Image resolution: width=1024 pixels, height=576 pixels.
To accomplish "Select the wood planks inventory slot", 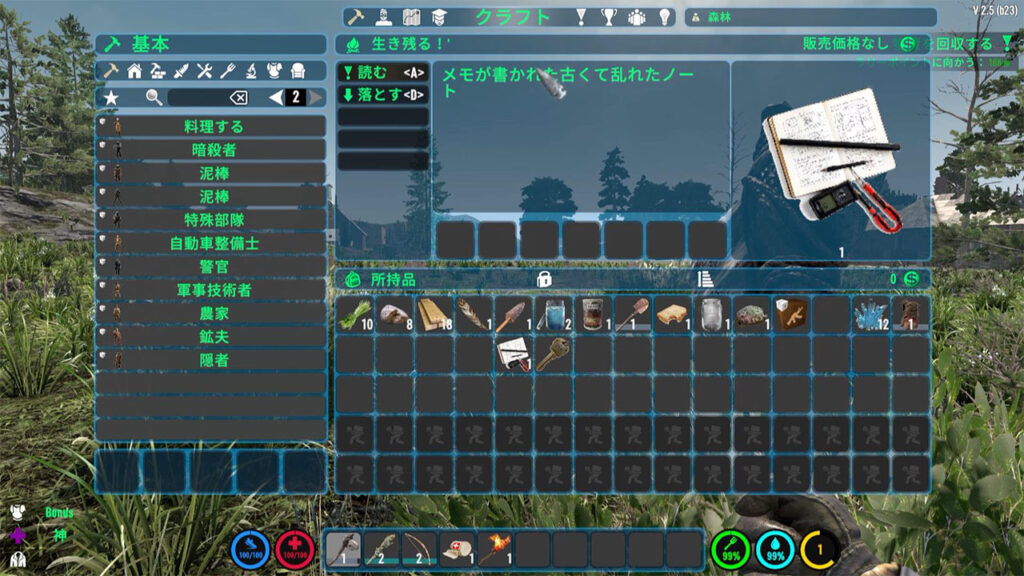I will (x=434, y=314).
